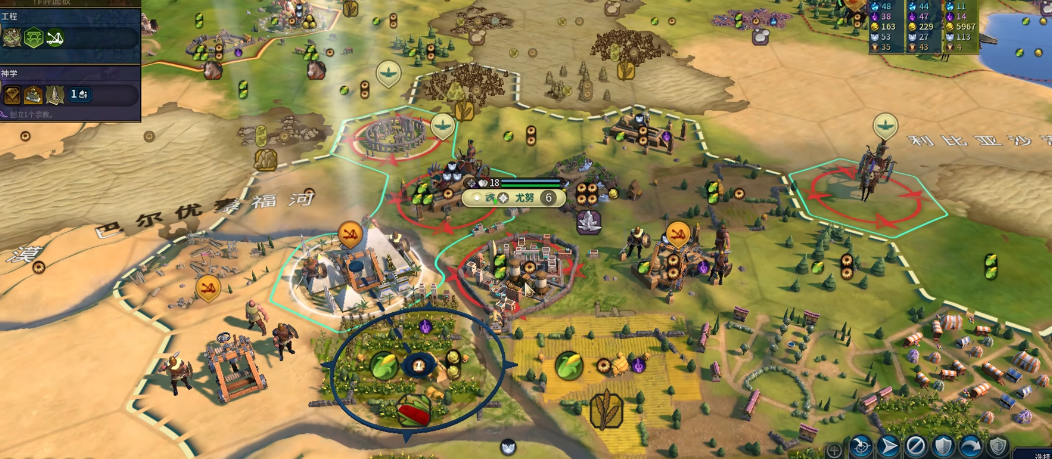The height and width of the screenshot is (459, 1052).
Task: Click the green hexagon aqueduct icon in 工程
Action: point(34,38)
